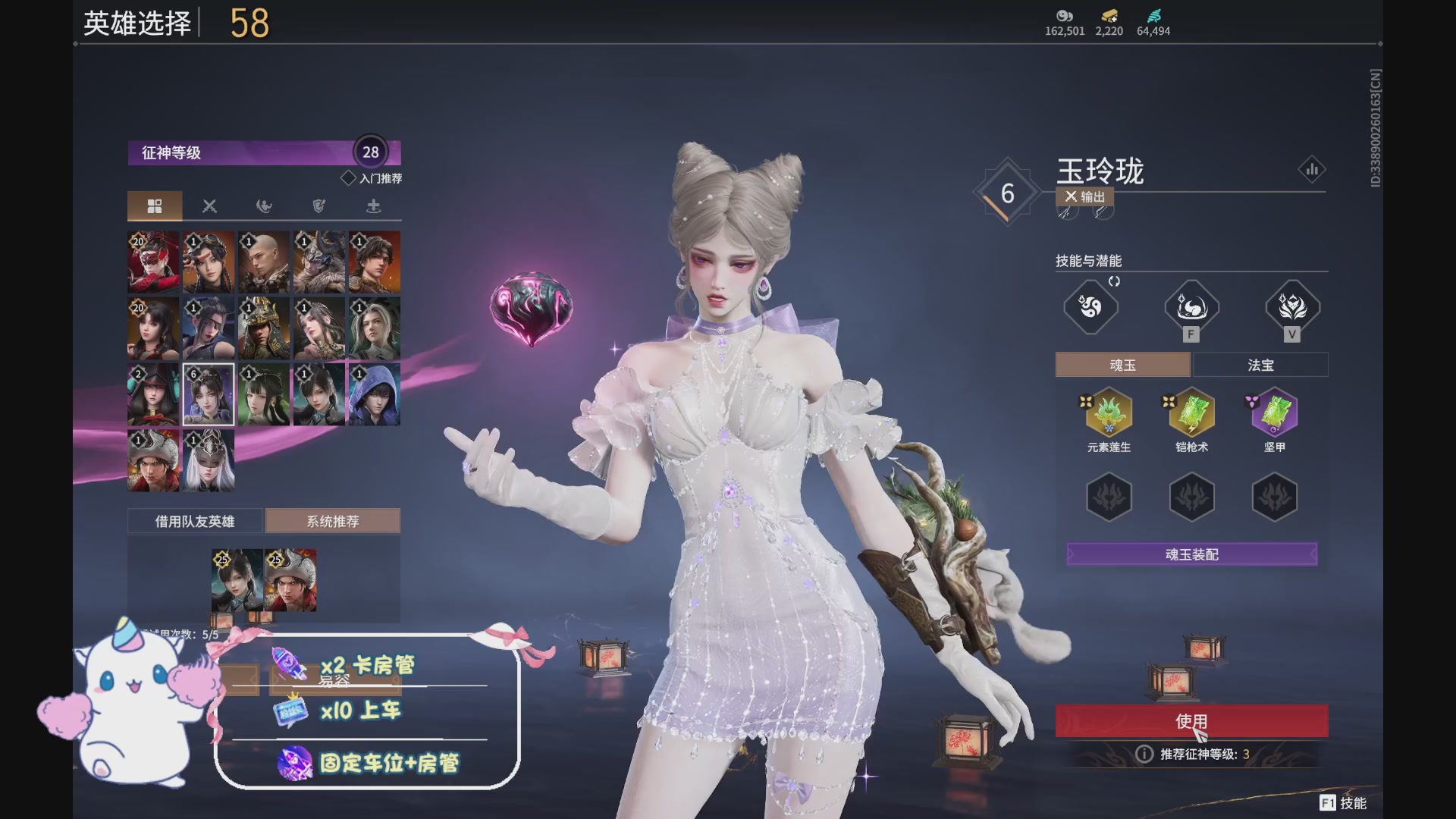Image resolution: width=1456 pixels, height=819 pixels.
Task: Click the 元素莲生 soul jade icon
Action: pyautogui.click(x=1109, y=413)
